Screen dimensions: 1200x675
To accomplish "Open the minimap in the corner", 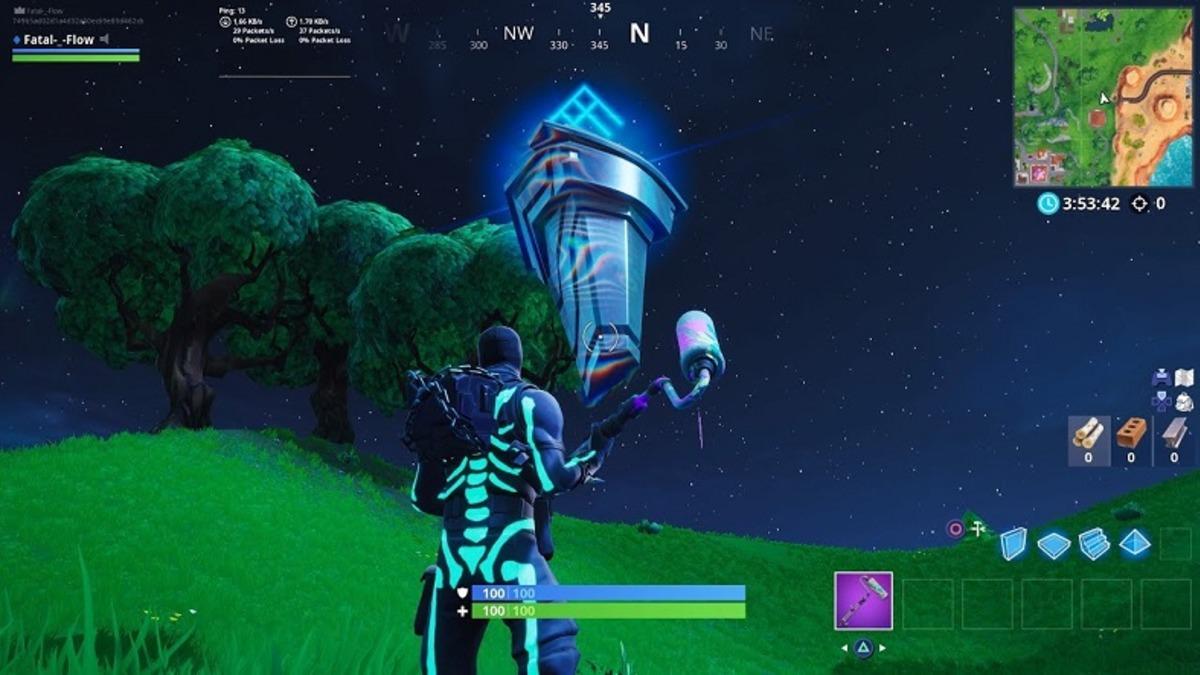I will click(x=1105, y=97).
